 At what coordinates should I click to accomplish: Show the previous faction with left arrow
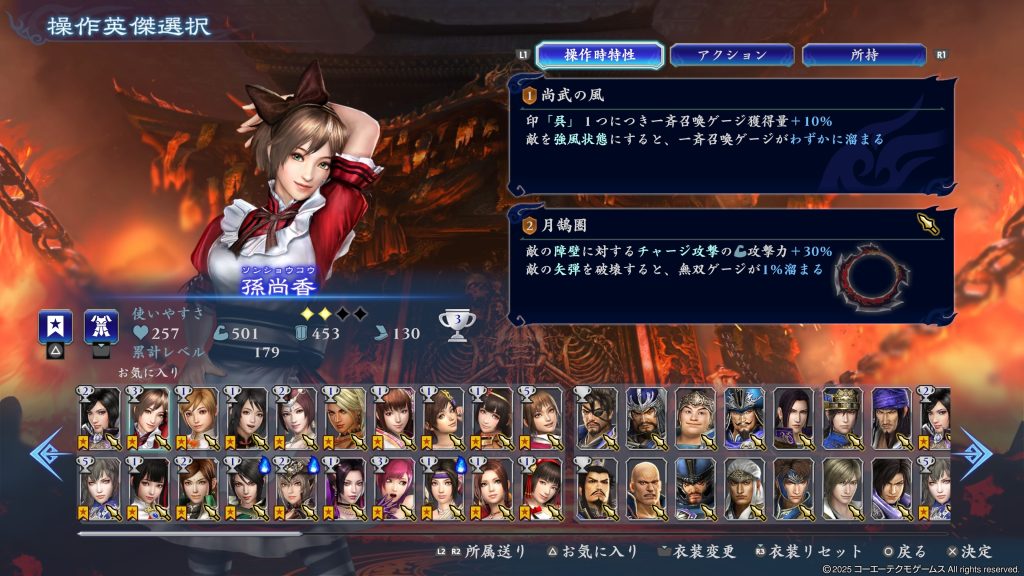click(x=45, y=453)
